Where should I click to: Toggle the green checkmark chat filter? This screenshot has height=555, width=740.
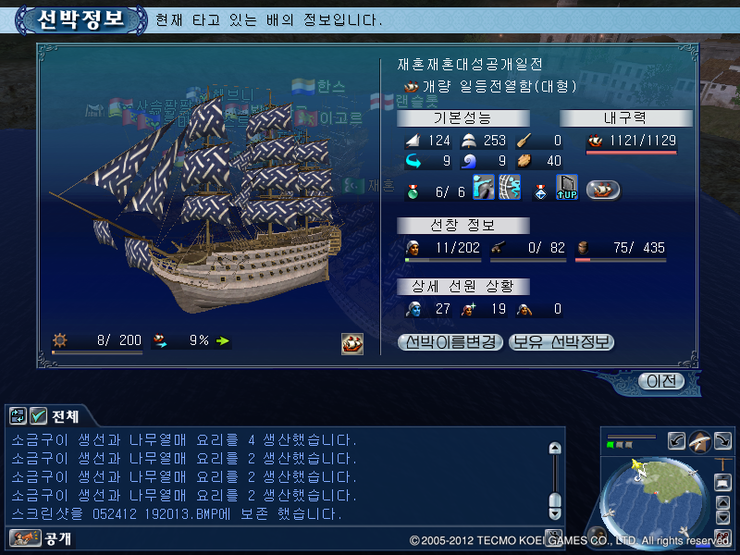pos(39,415)
